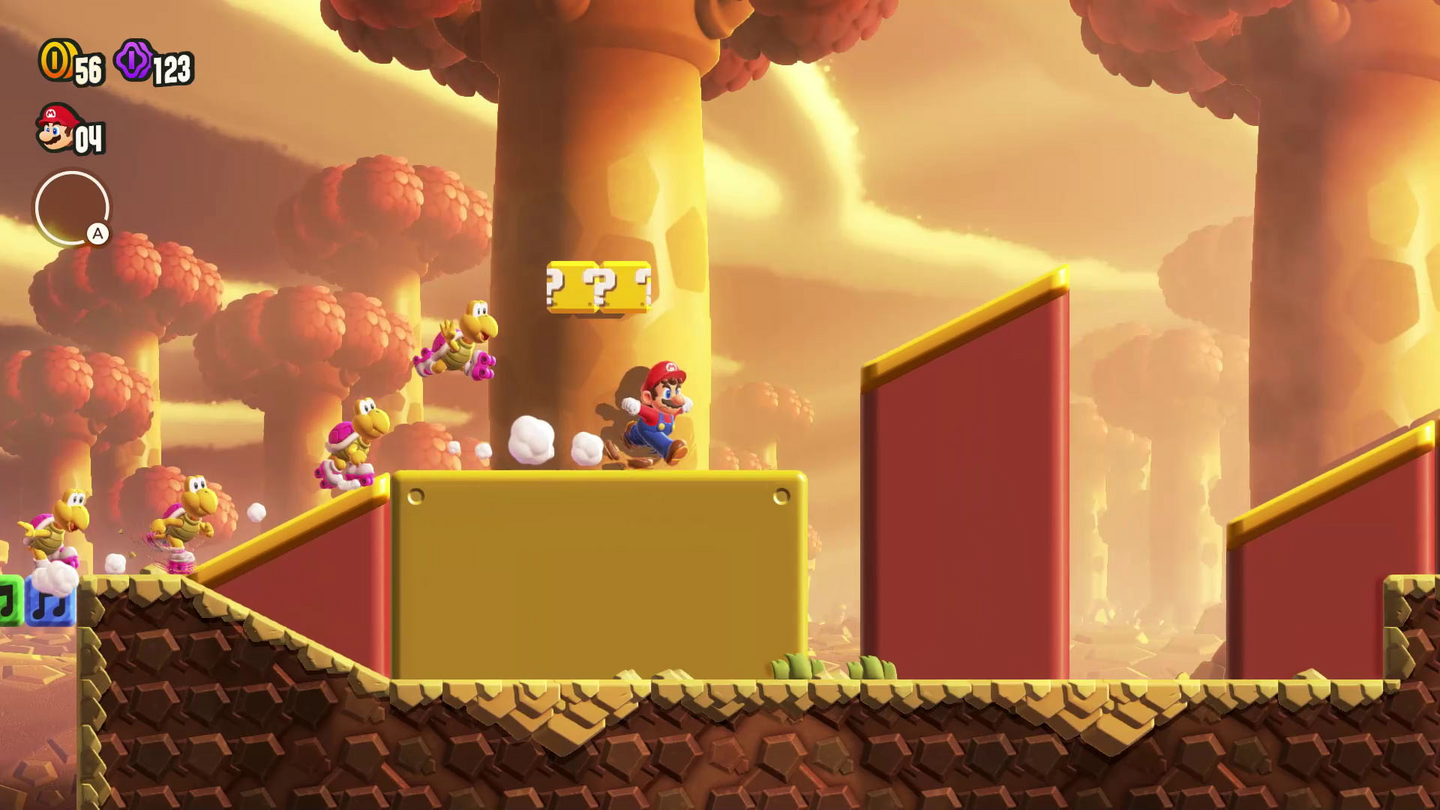Click the empty item storage circle

tap(71, 208)
